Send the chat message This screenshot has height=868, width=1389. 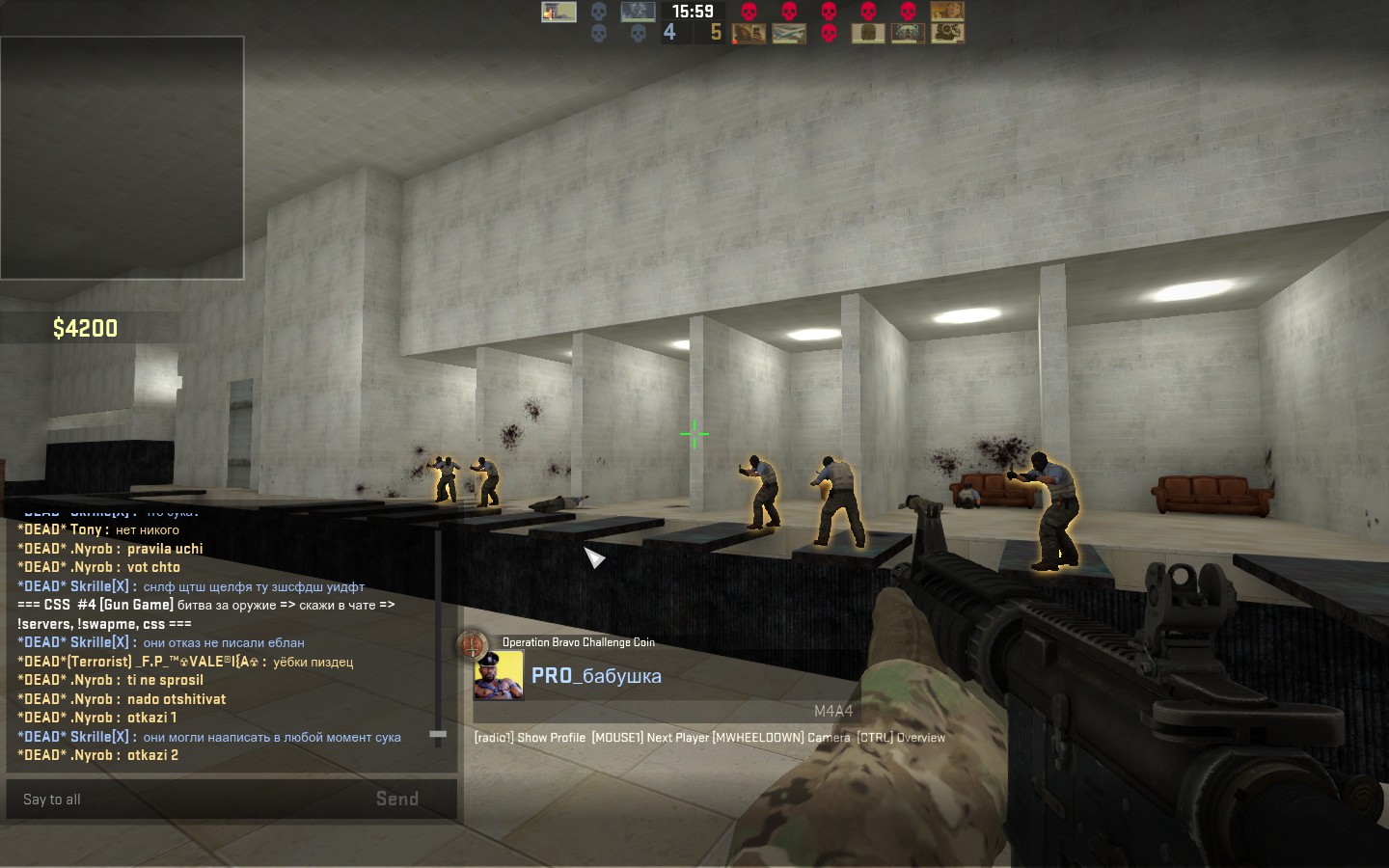point(396,800)
